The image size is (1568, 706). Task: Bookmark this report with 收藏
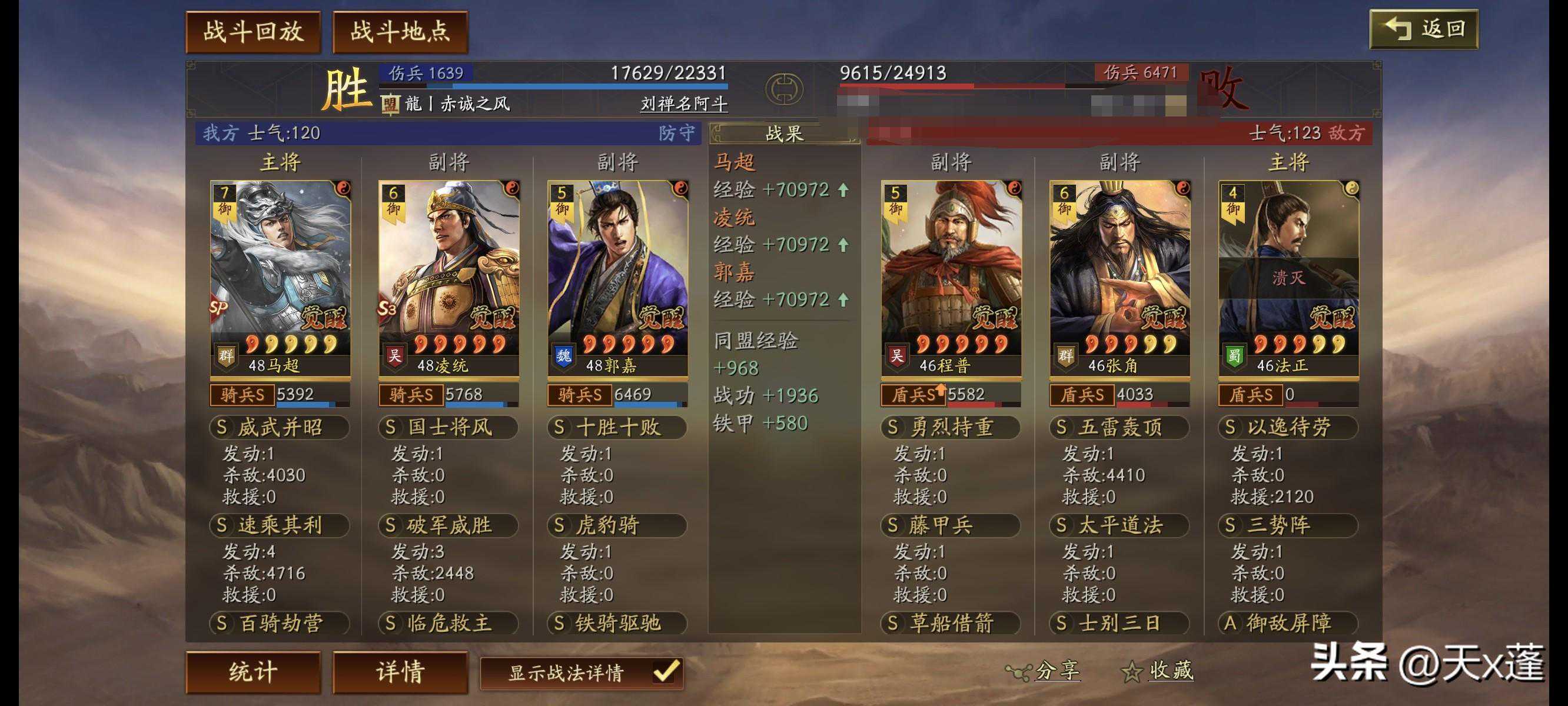point(1158,671)
